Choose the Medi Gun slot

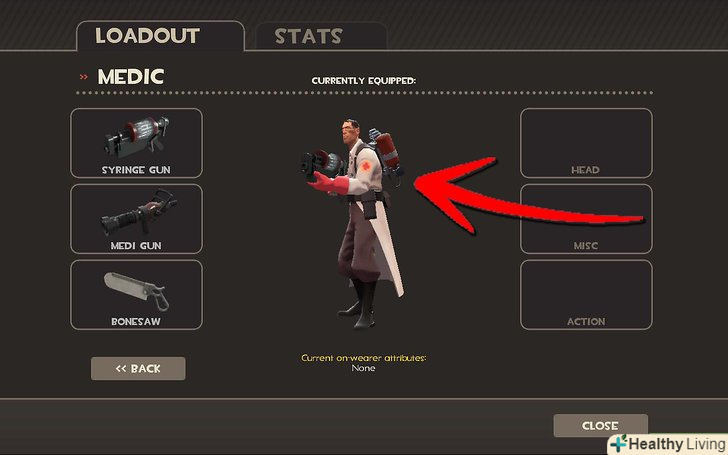pyautogui.click(x=136, y=219)
